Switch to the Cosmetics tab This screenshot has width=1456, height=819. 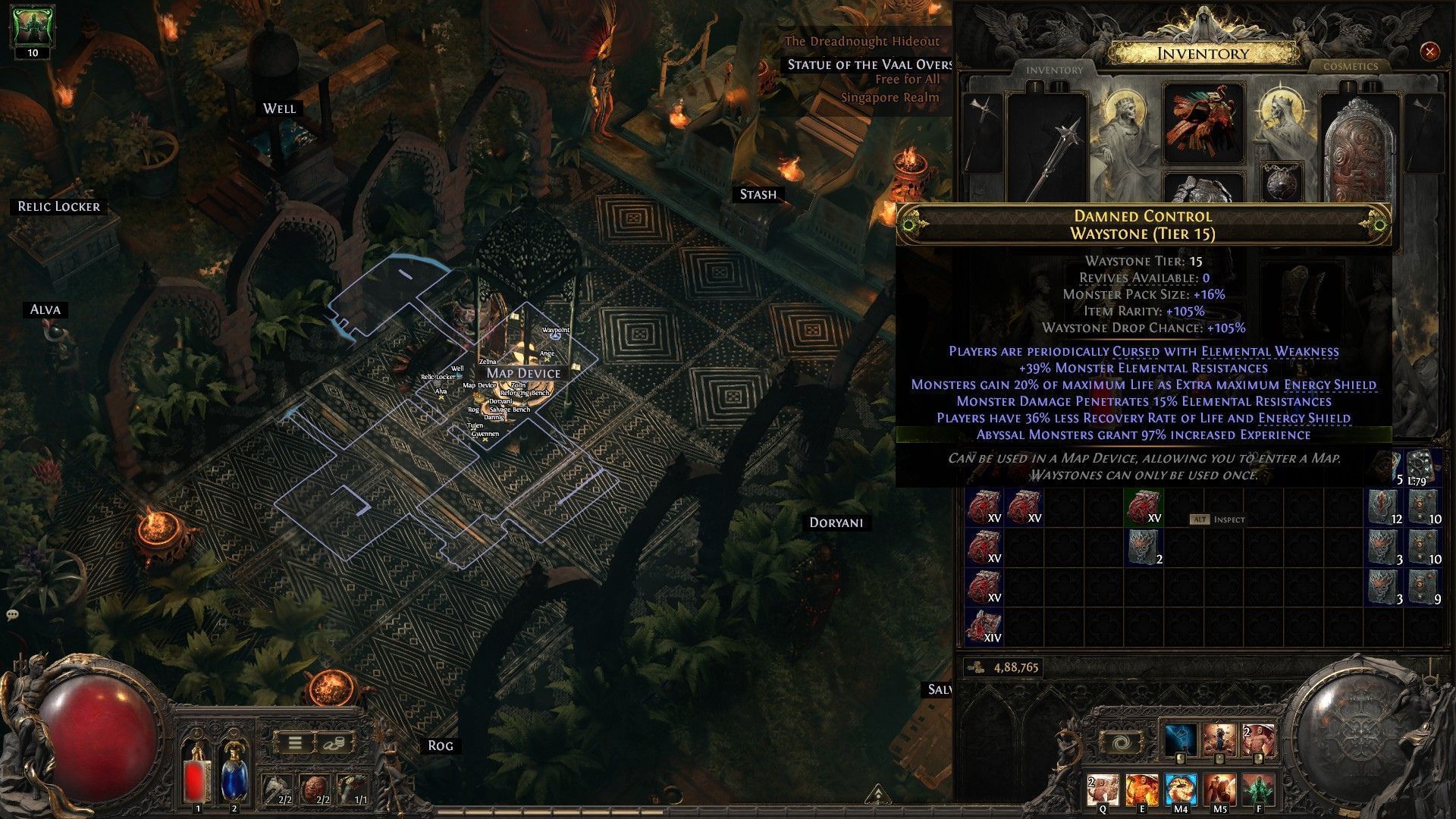pos(1350,67)
